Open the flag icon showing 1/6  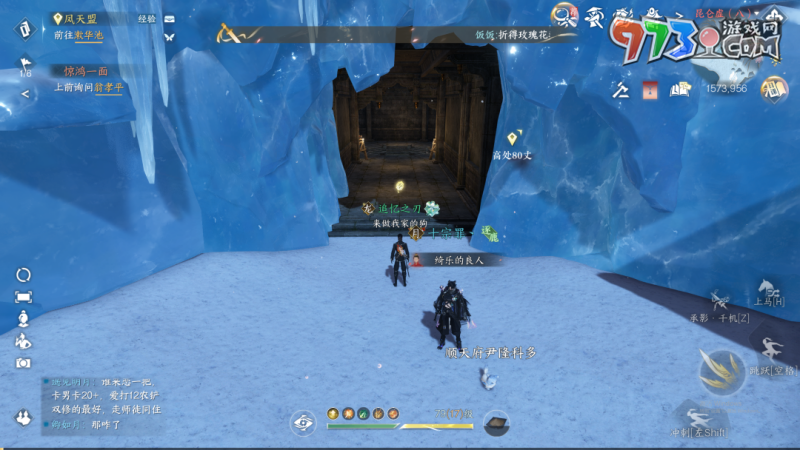[x=26, y=65]
